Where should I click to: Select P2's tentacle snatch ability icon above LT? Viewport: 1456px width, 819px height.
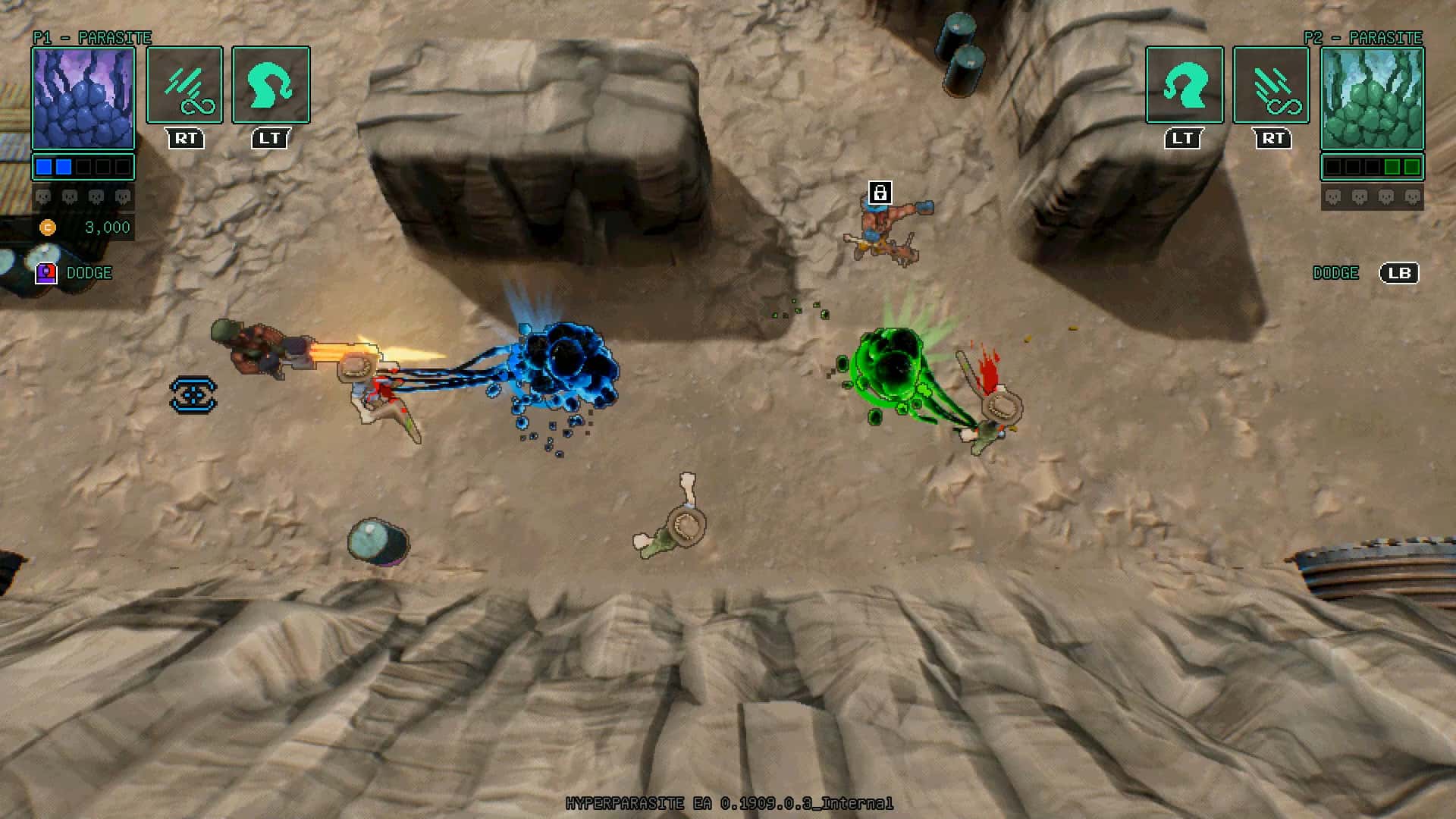pyautogui.click(x=1185, y=85)
